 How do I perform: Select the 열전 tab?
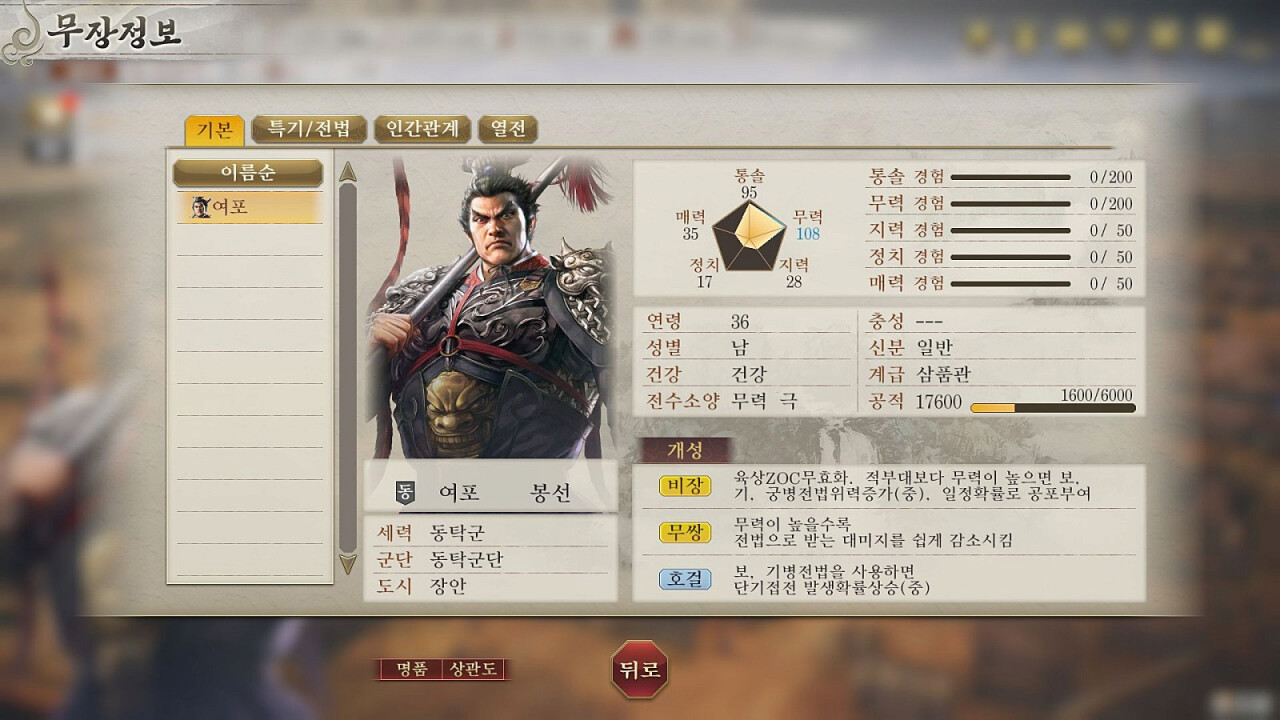(x=508, y=129)
